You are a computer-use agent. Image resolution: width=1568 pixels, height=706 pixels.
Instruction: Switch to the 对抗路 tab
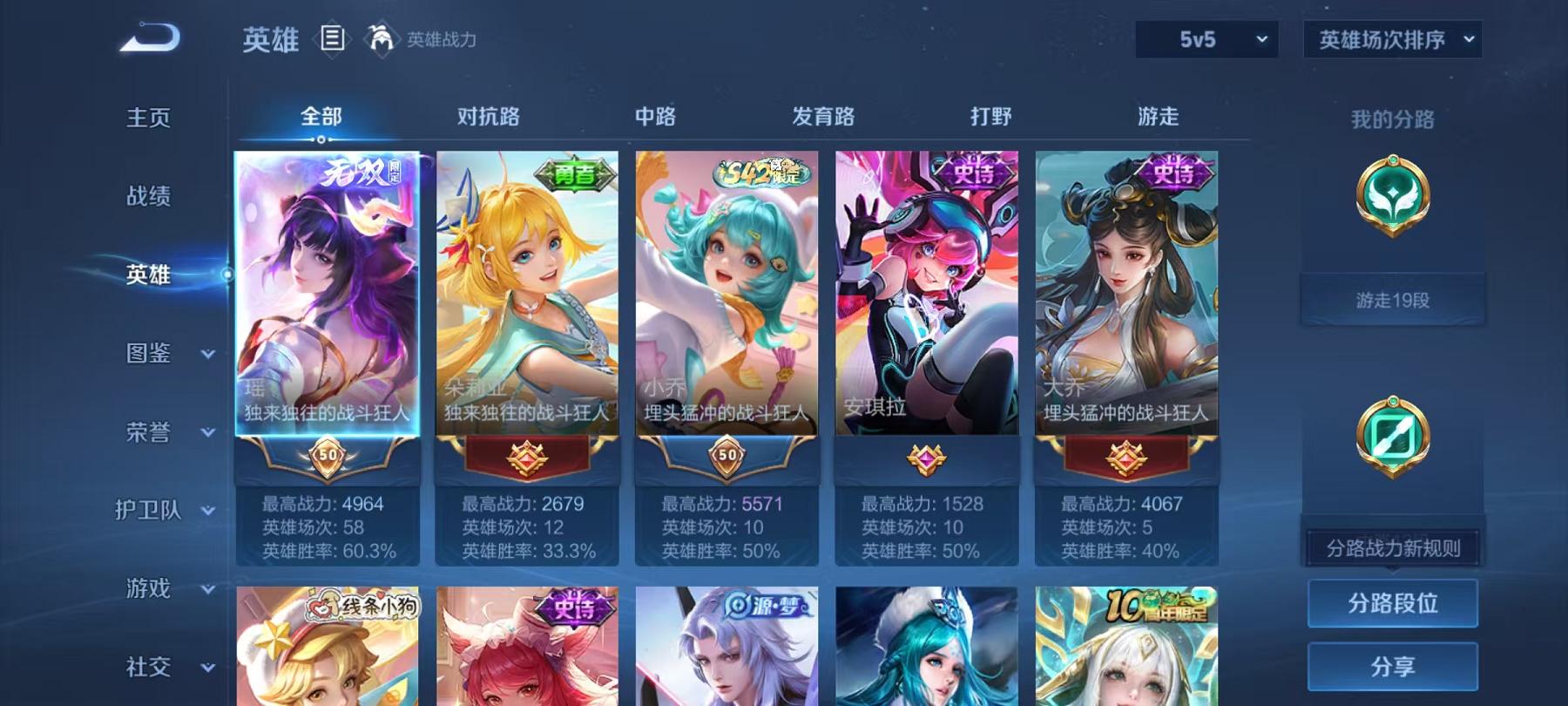[485, 116]
